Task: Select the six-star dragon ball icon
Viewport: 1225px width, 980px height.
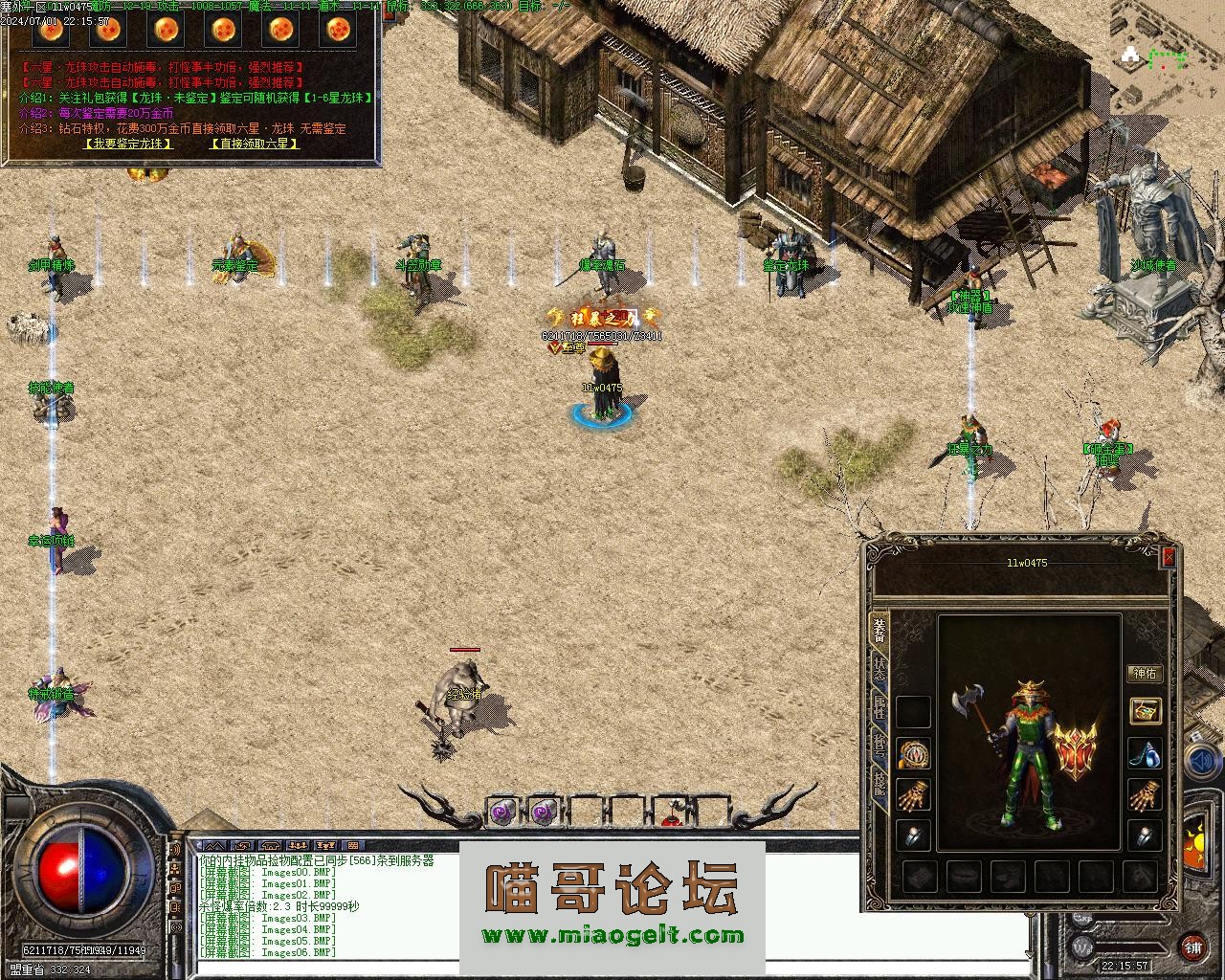Action: (x=338, y=31)
